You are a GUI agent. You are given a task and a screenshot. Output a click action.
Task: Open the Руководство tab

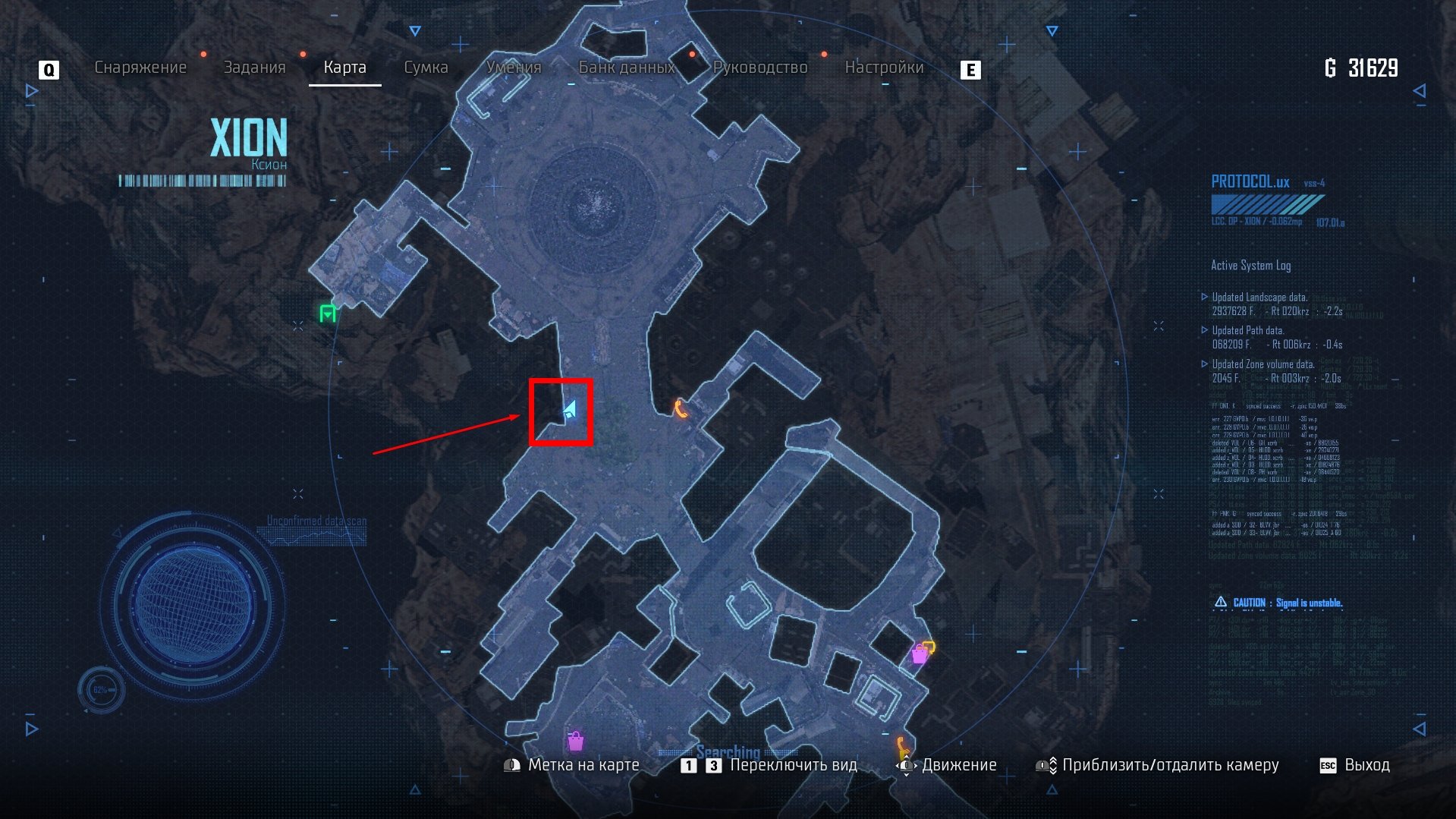click(x=760, y=68)
